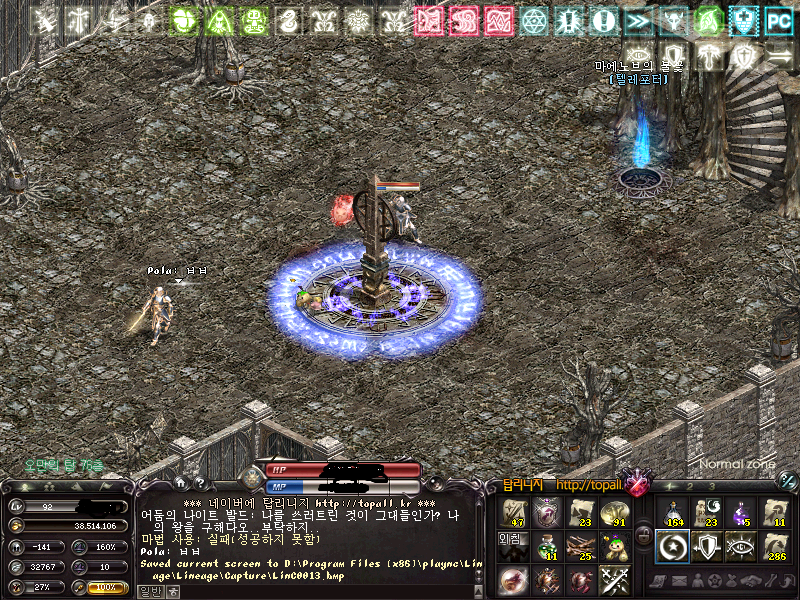Use the gold coin item showing 91
Screen dimensions: 800x600
click(x=615, y=512)
